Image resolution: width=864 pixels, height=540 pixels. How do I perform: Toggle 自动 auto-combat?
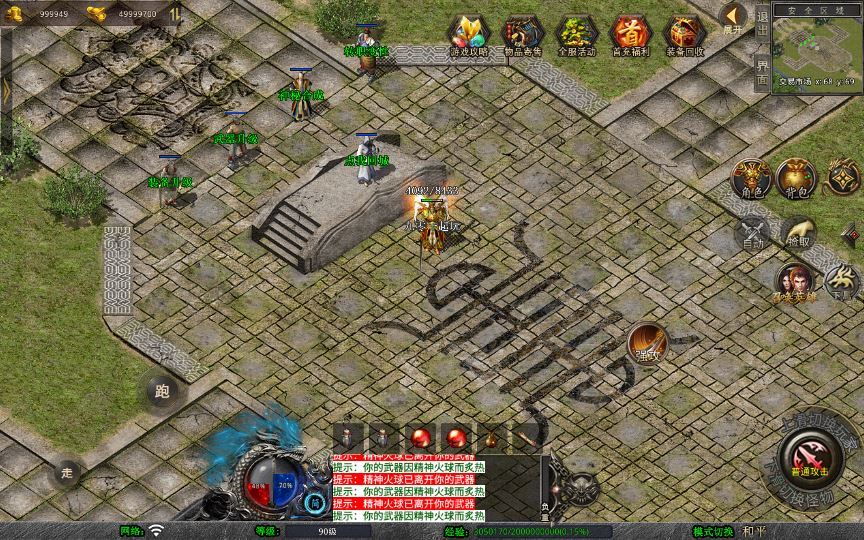[x=751, y=233]
